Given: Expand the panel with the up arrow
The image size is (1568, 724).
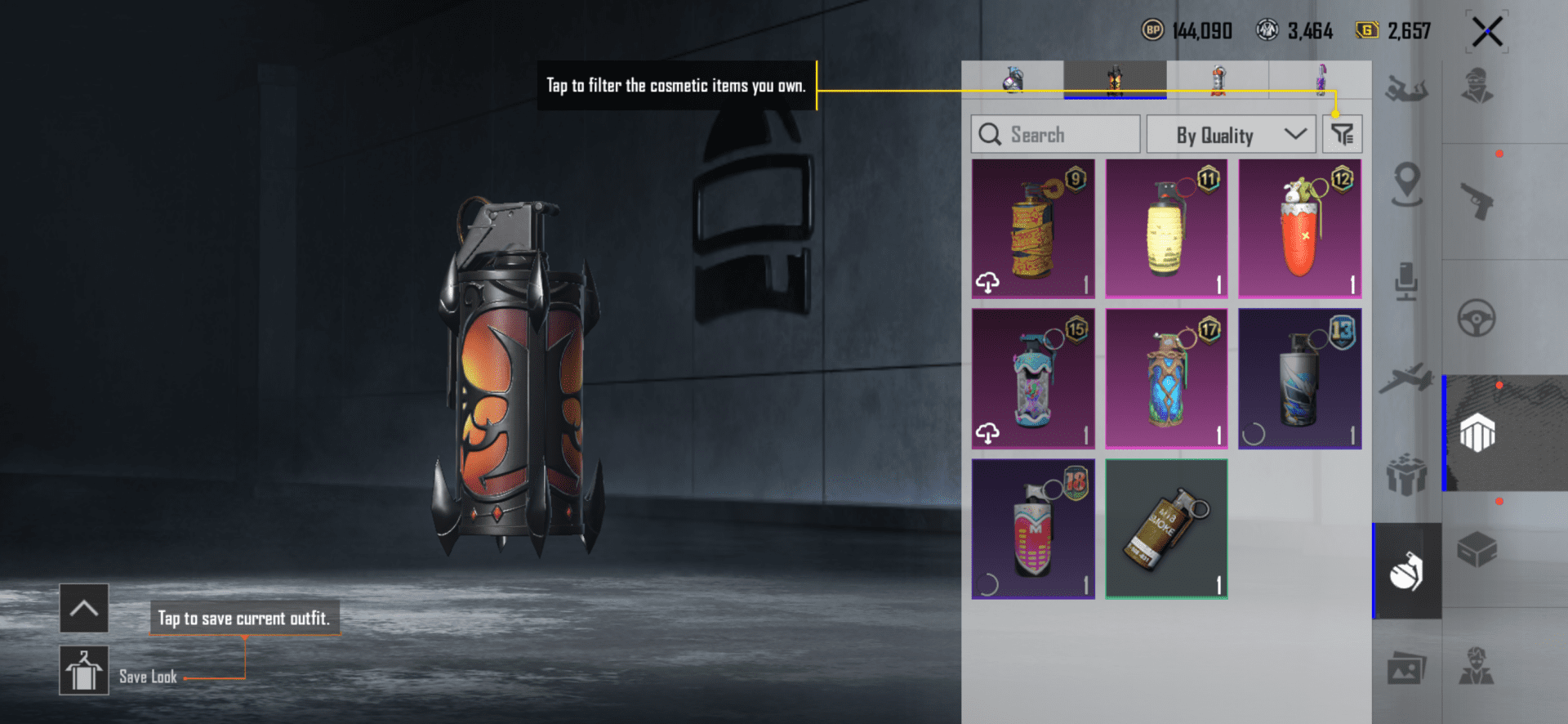Looking at the screenshot, I should [x=84, y=608].
